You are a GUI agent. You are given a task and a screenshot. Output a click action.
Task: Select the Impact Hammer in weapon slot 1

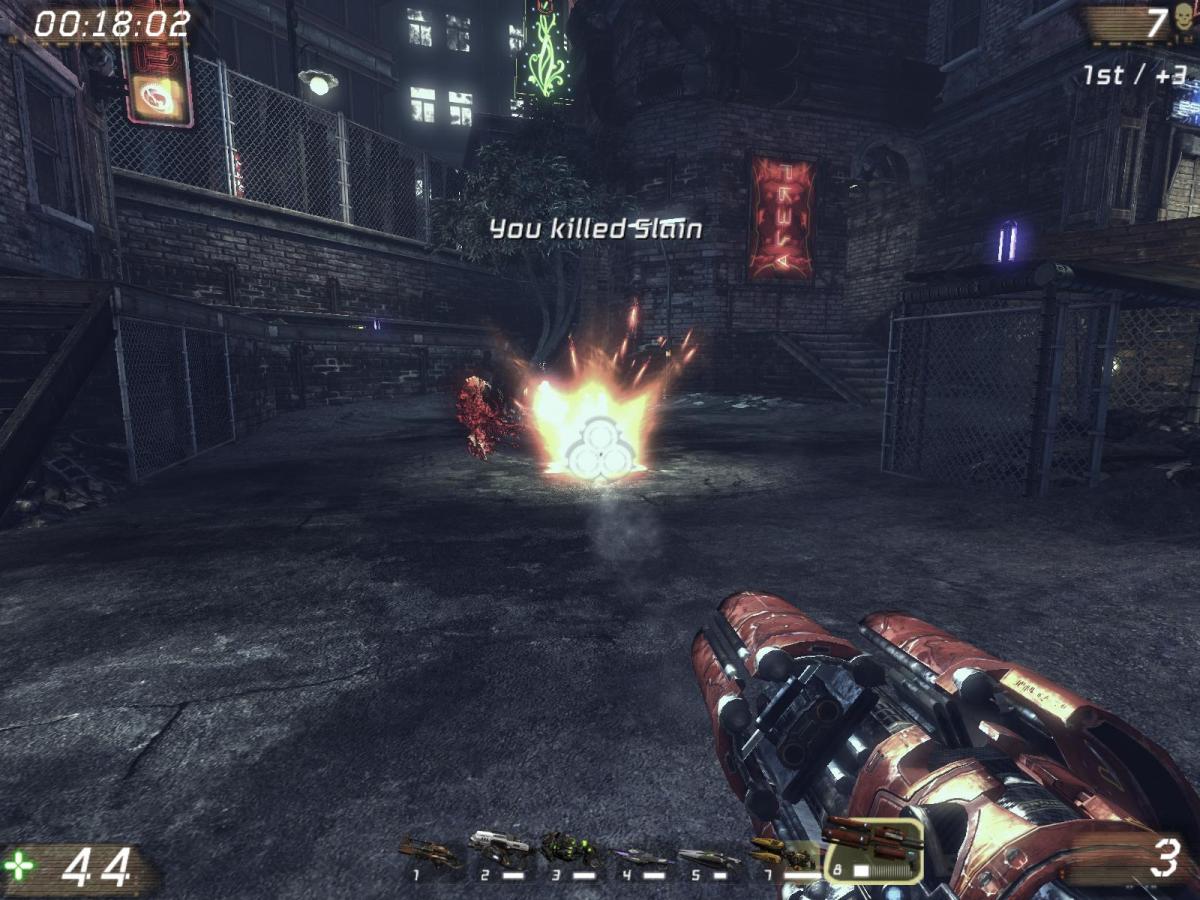pyautogui.click(x=430, y=853)
